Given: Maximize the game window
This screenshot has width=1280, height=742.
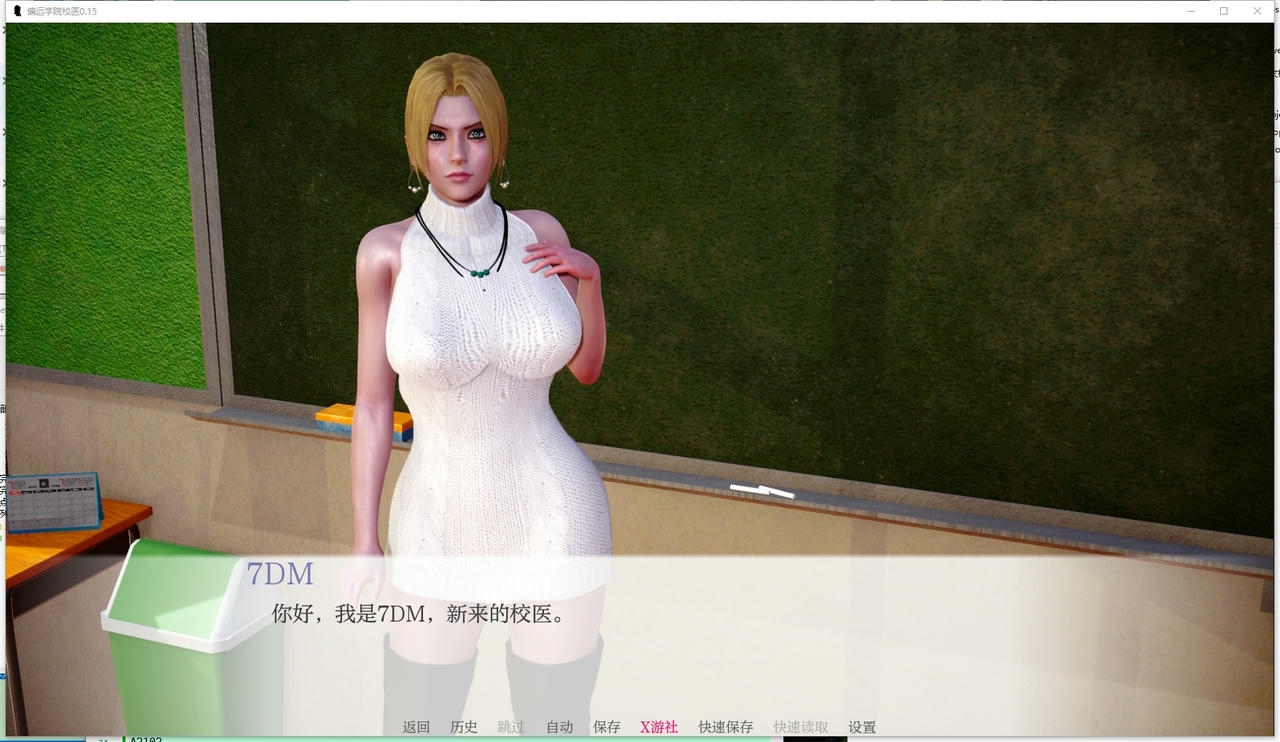Looking at the screenshot, I should pos(1223,11).
